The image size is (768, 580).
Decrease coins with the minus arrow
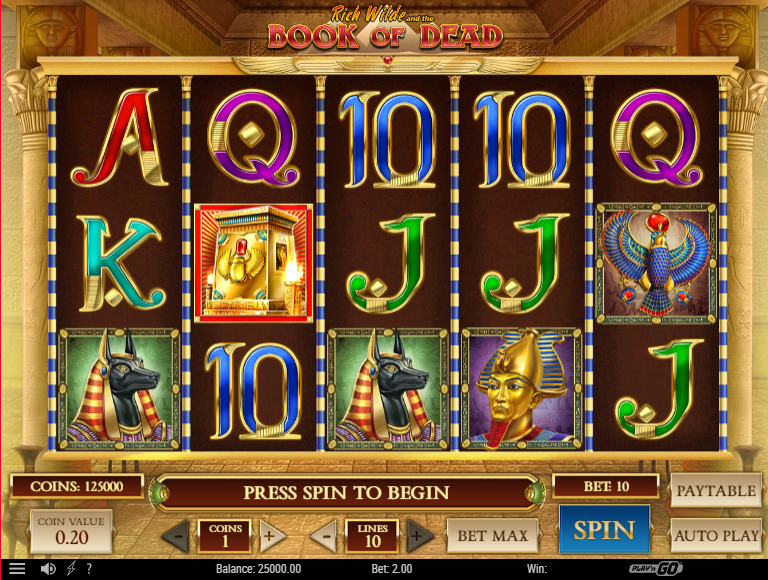click(176, 535)
